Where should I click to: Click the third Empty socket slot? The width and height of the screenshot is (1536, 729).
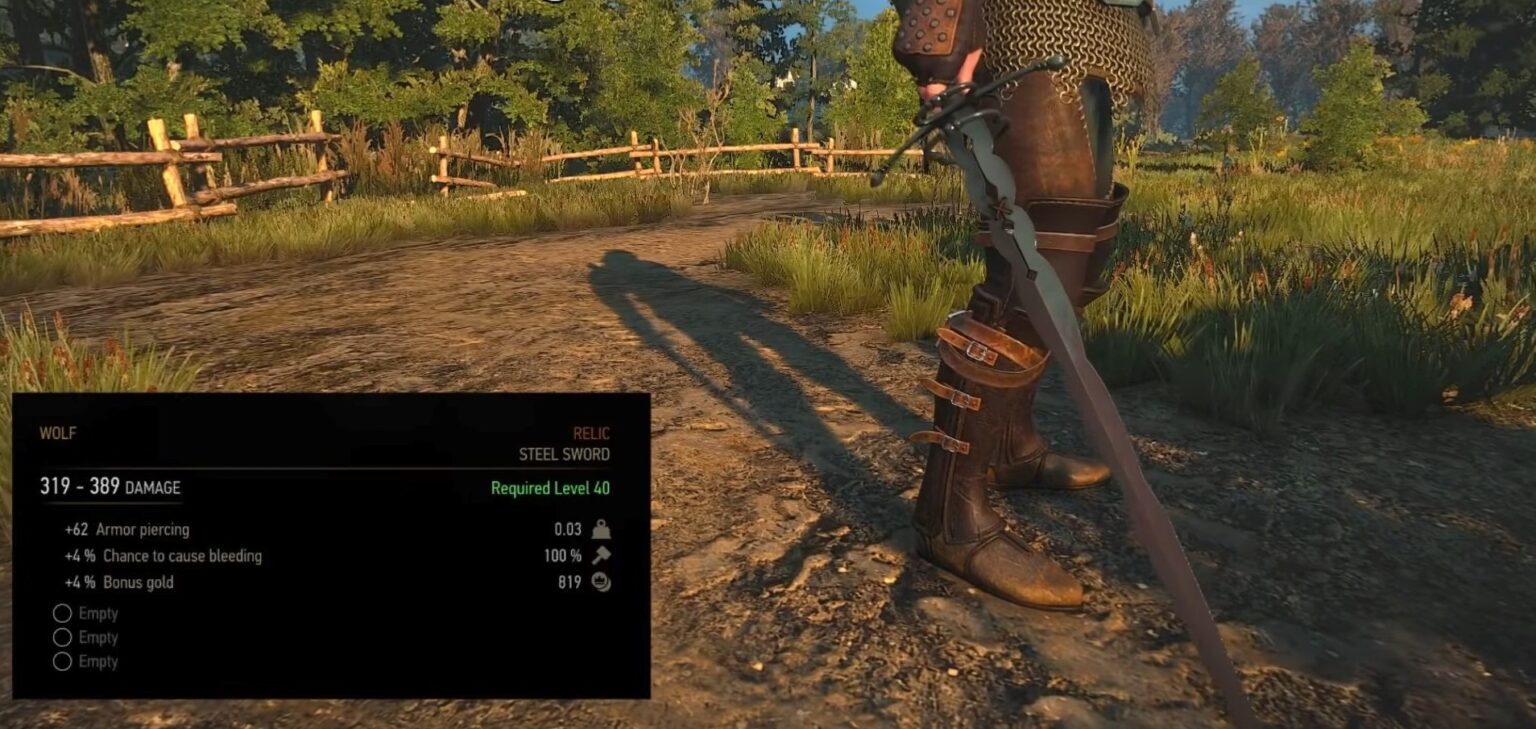(x=62, y=661)
